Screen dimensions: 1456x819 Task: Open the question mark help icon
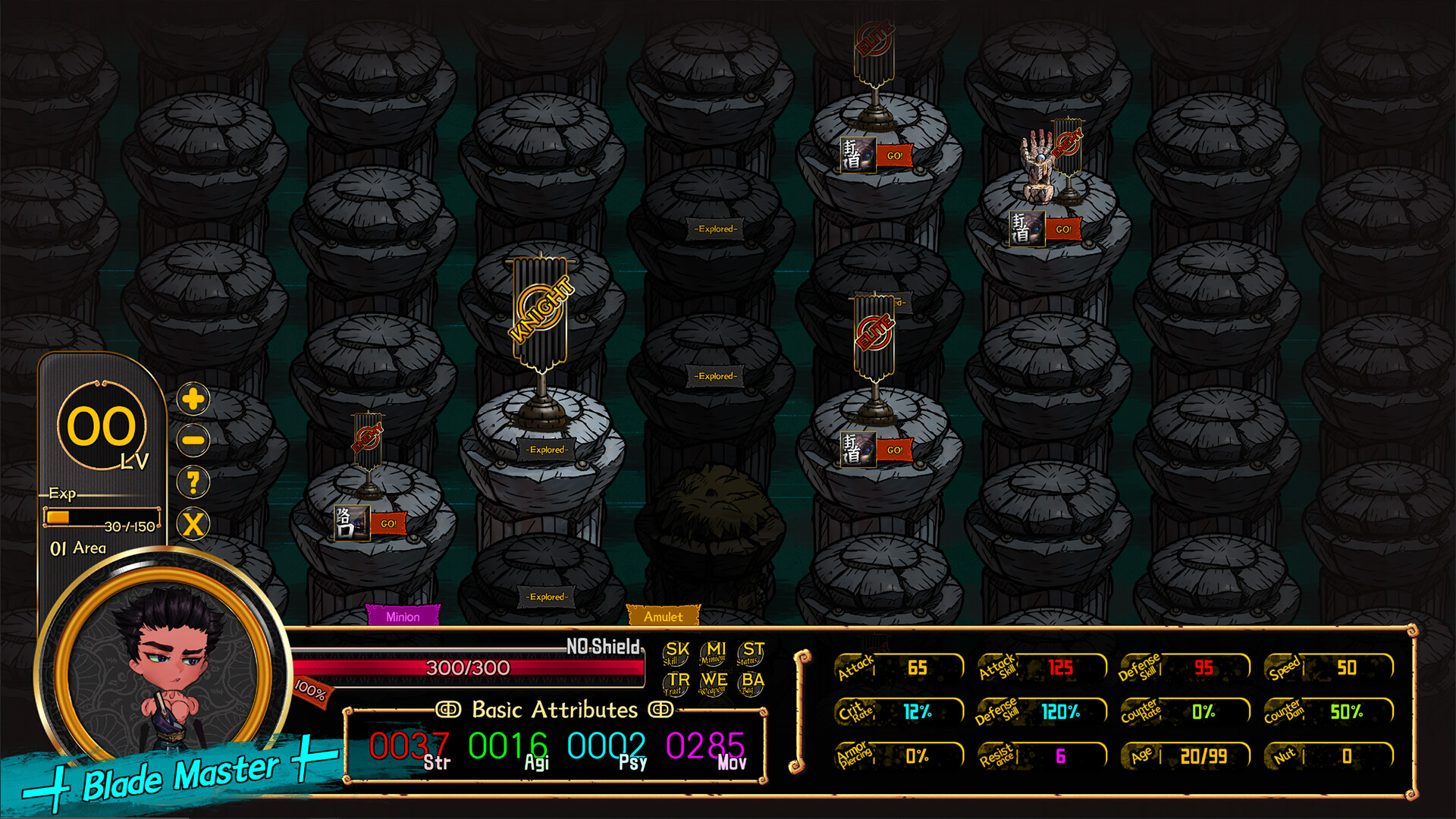click(192, 482)
